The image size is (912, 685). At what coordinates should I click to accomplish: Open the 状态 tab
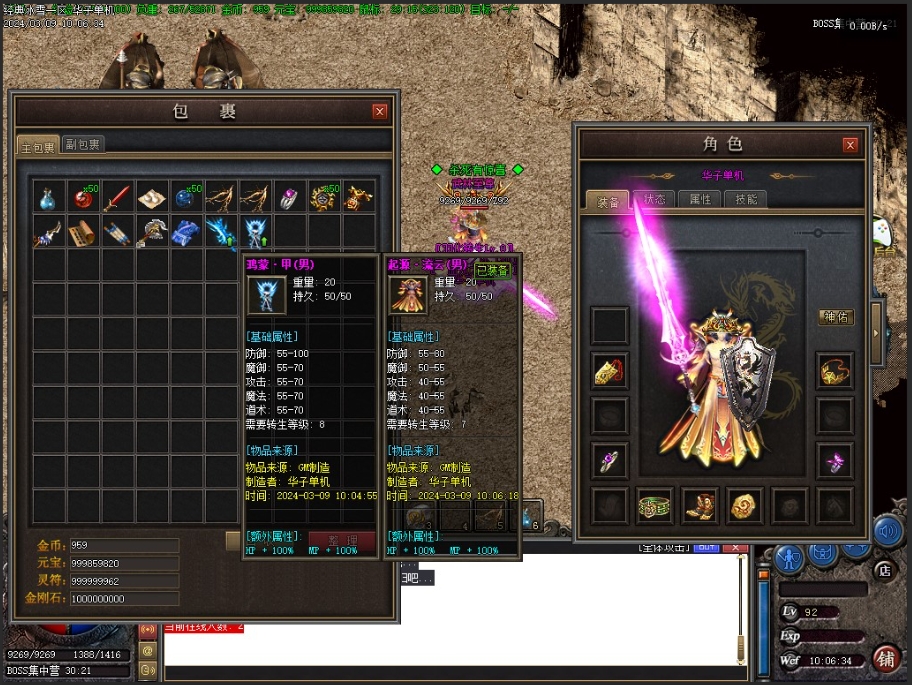pyautogui.click(x=654, y=199)
